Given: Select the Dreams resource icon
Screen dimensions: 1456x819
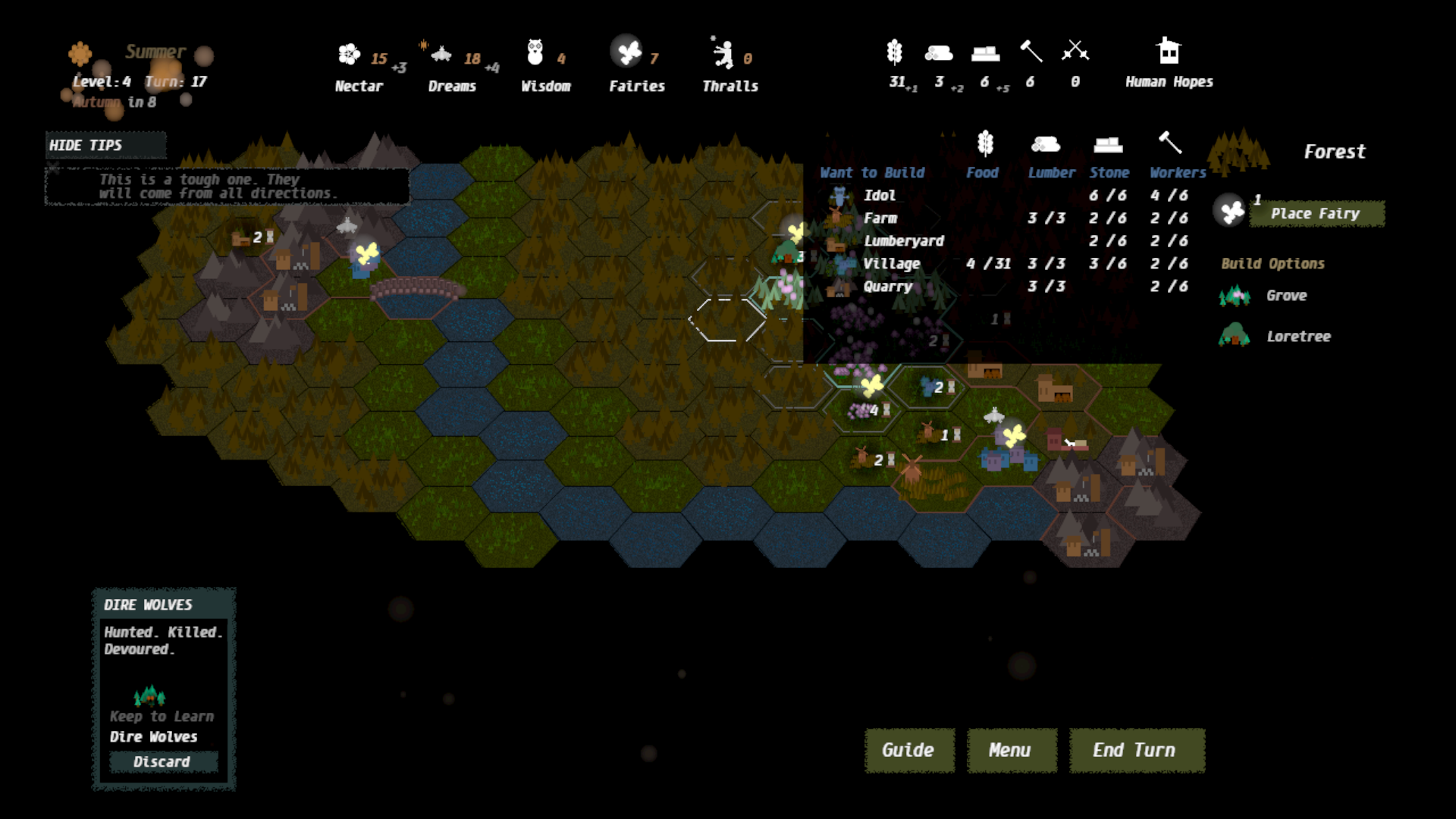Looking at the screenshot, I should [x=441, y=54].
